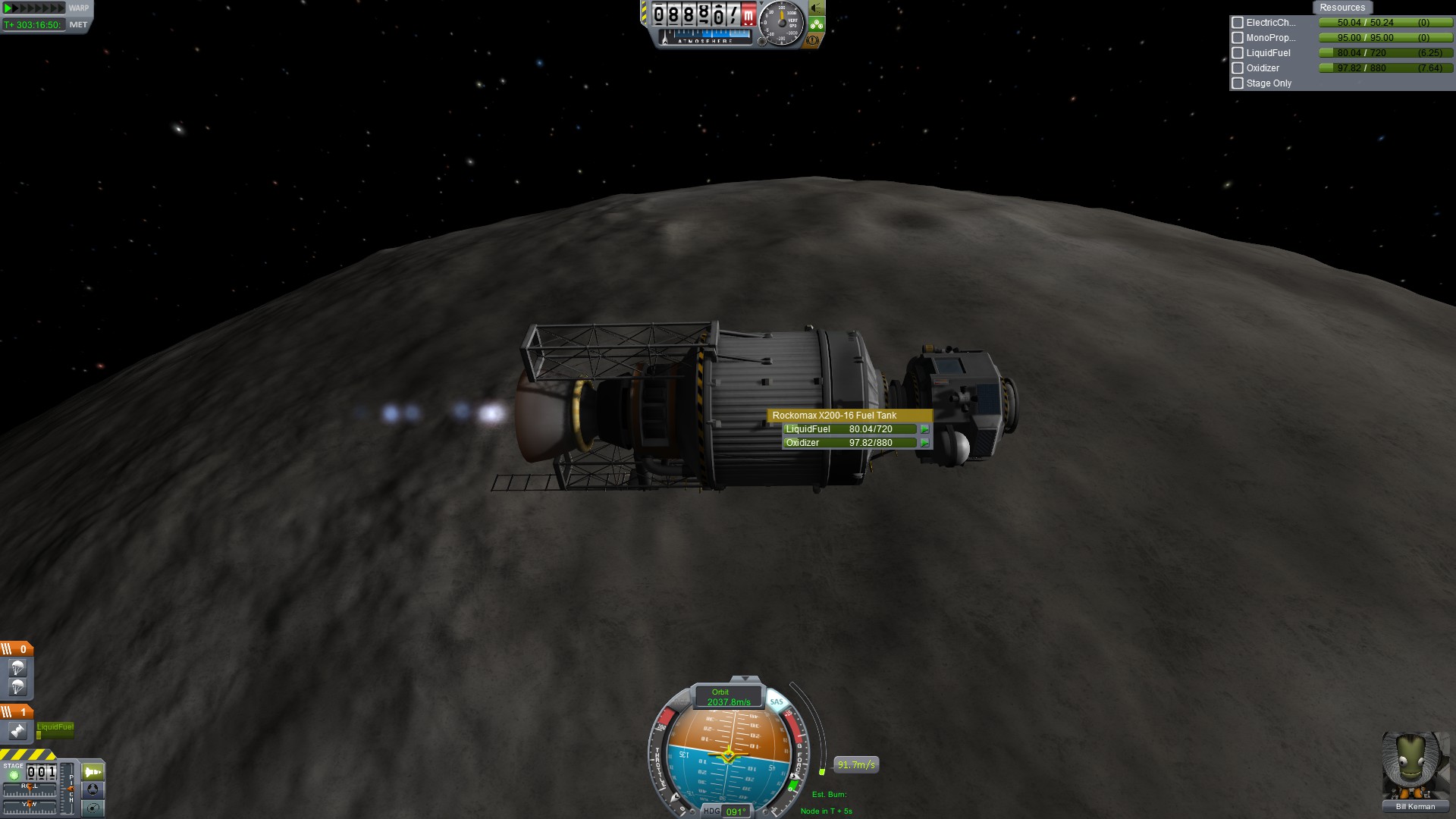The width and height of the screenshot is (1456, 819).
Task: Enable the Stage Only checkbox
Action: [1238, 83]
